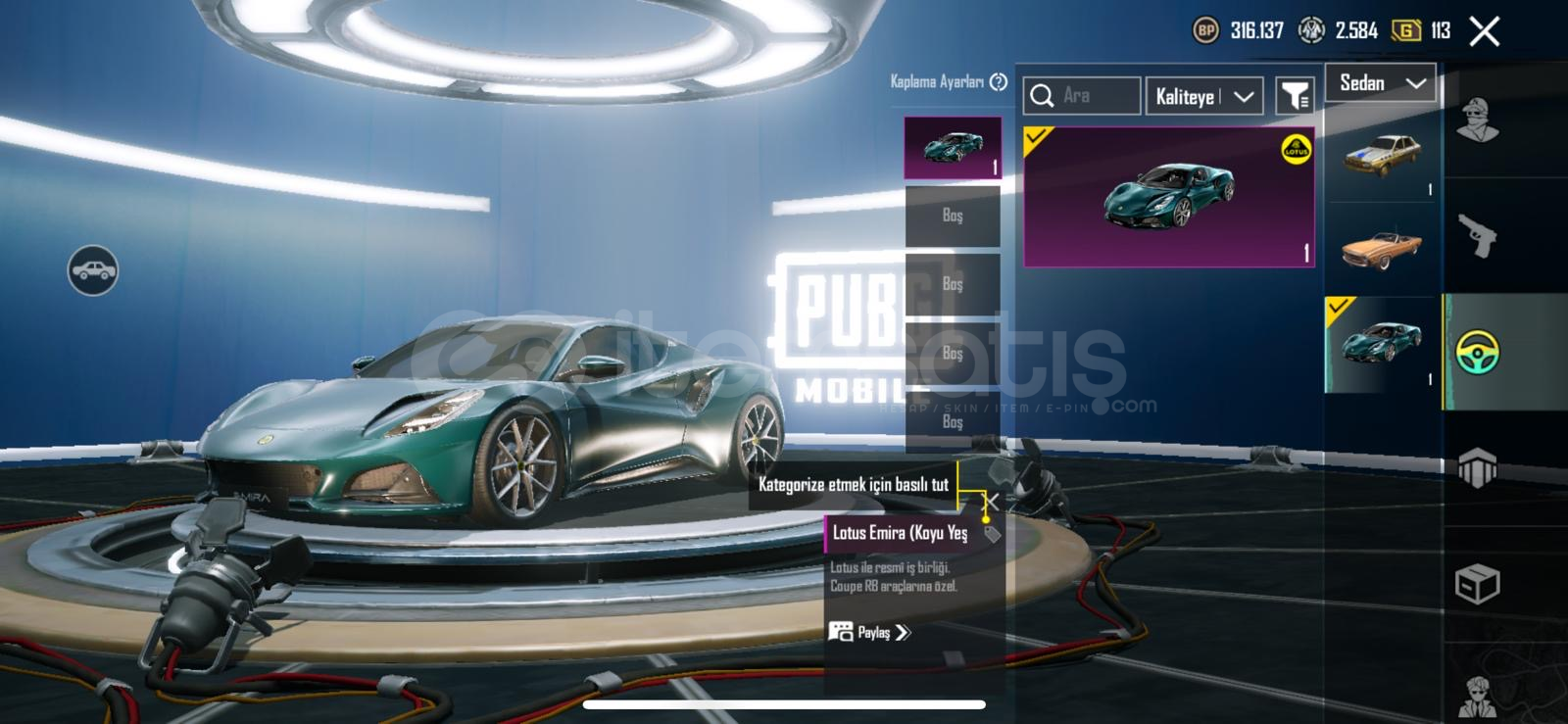Open the Kaliteye sort dropdown

tap(1204, 96)
